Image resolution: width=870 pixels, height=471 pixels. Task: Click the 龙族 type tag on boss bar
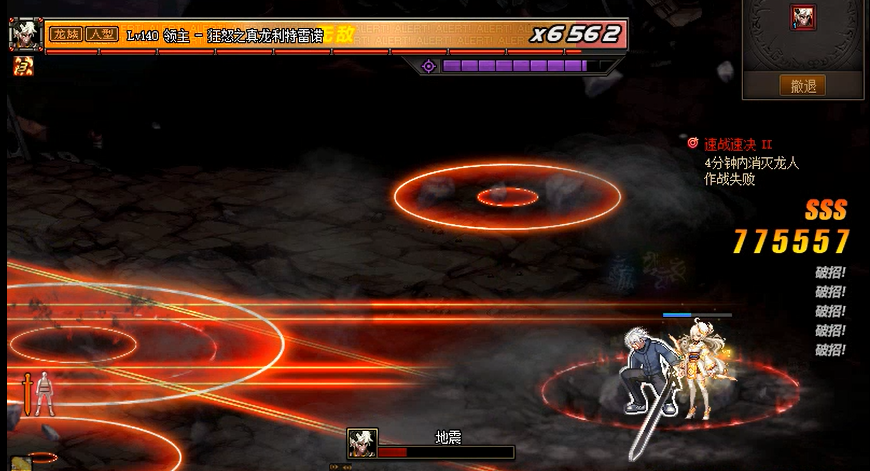click(x=65, y=35)
